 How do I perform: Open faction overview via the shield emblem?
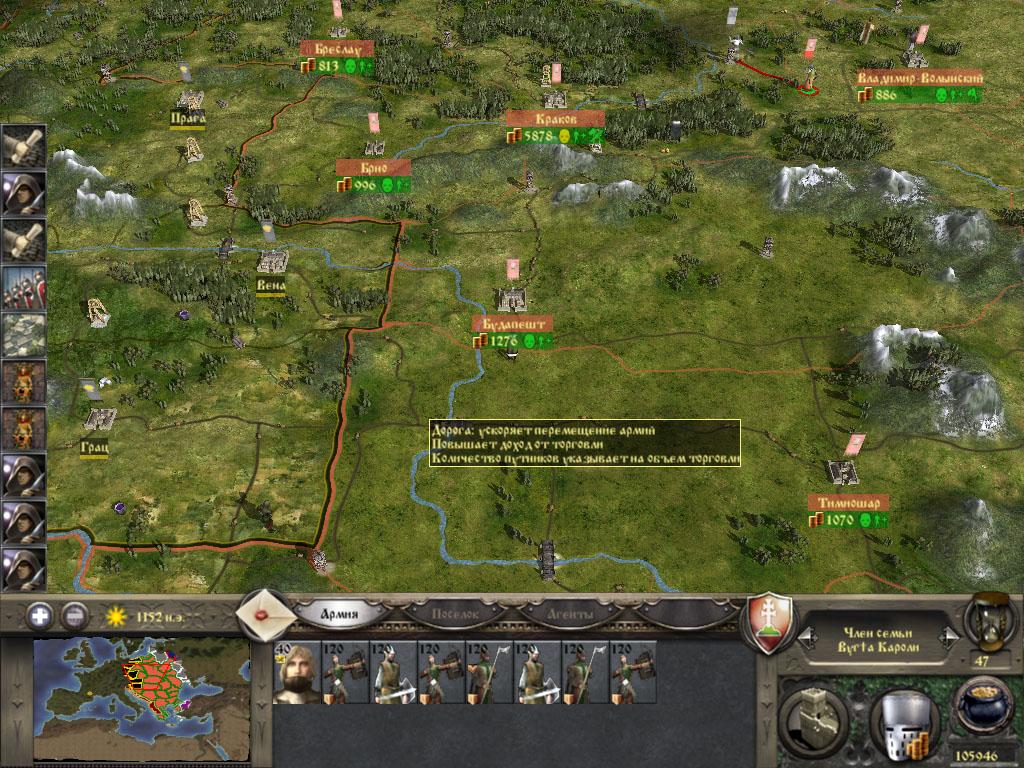pyautogui.click(x=771, y=622)
